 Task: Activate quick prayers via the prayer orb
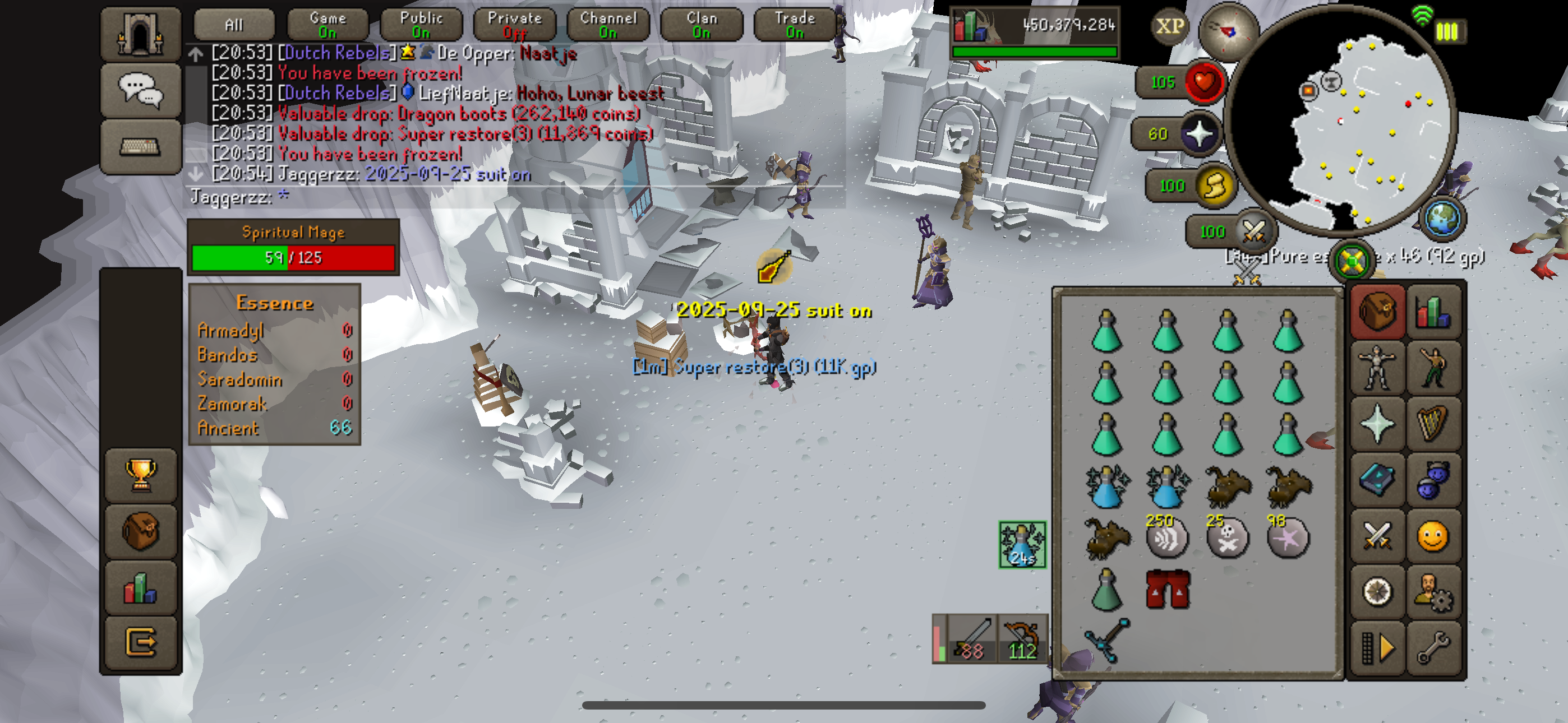[1200, 134]
